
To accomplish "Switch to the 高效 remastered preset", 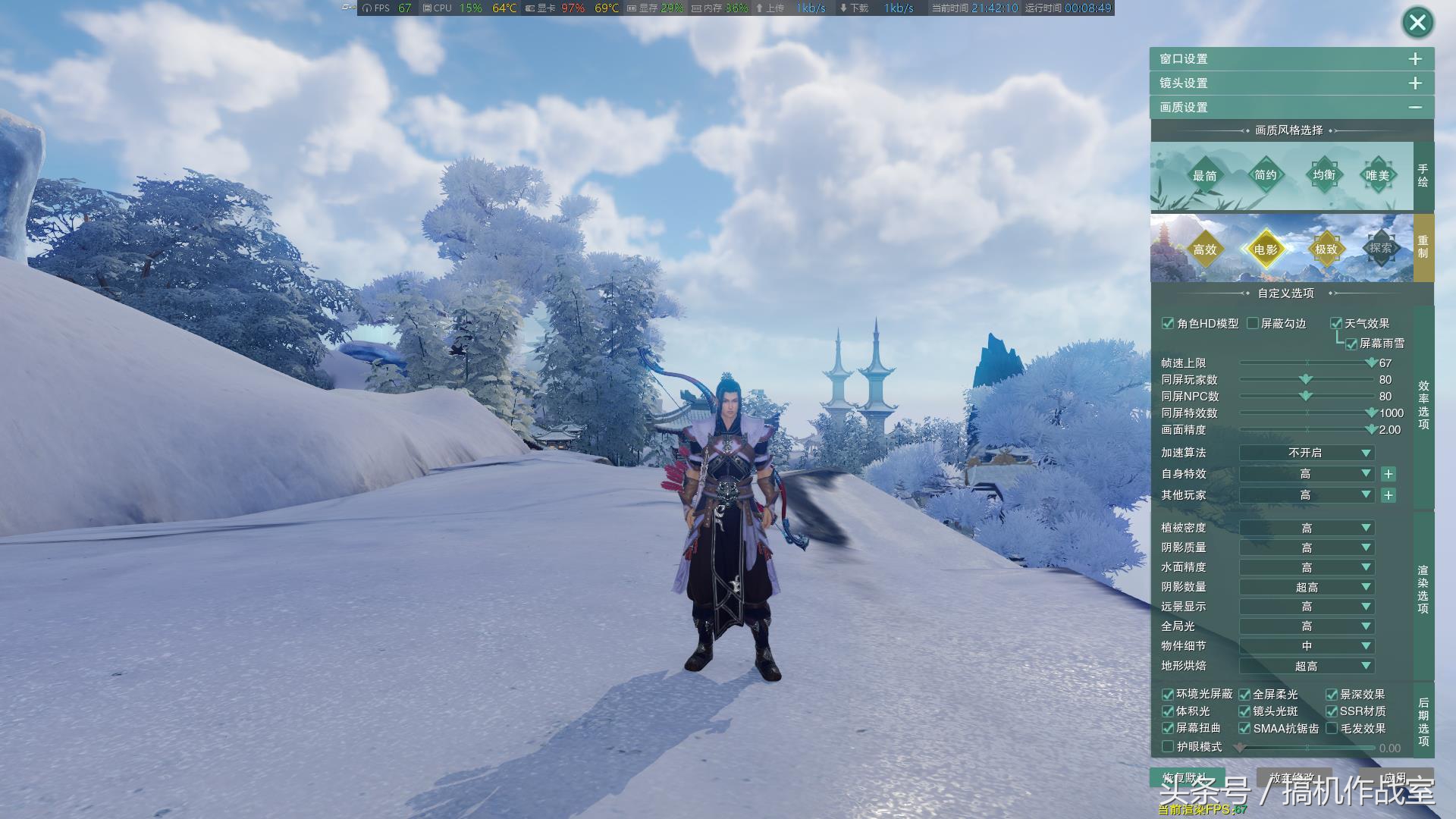I will (1204, 249).
